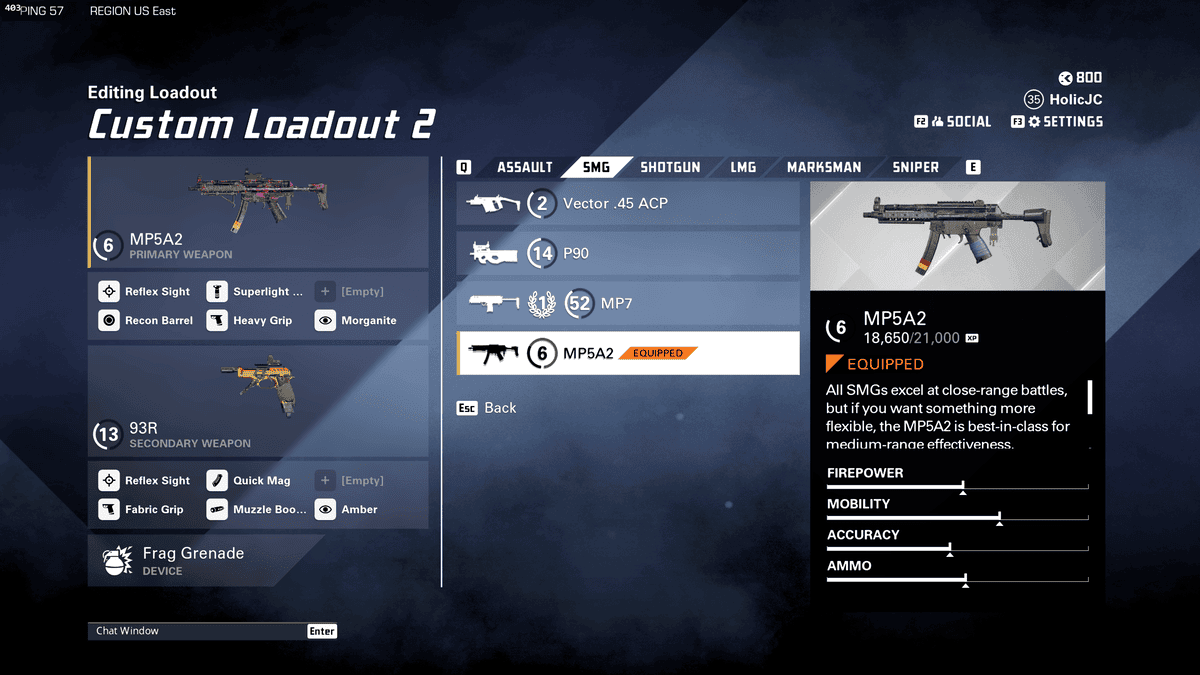Edit the Recon Barrel attachment
Viewport: 1200px width, 675px height.
[146, 321]
